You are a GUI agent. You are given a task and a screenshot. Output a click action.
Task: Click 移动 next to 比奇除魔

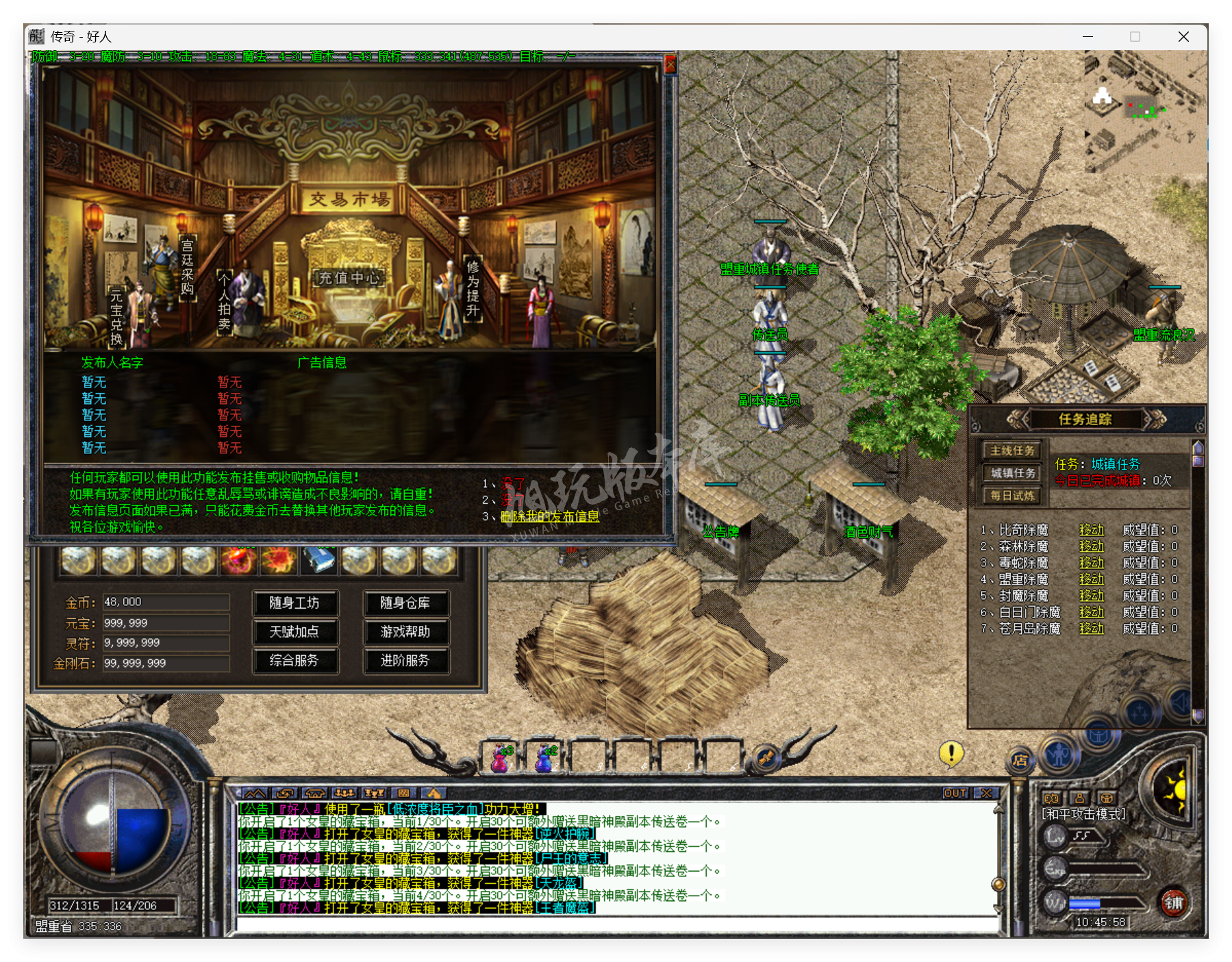pos(1091,530)
